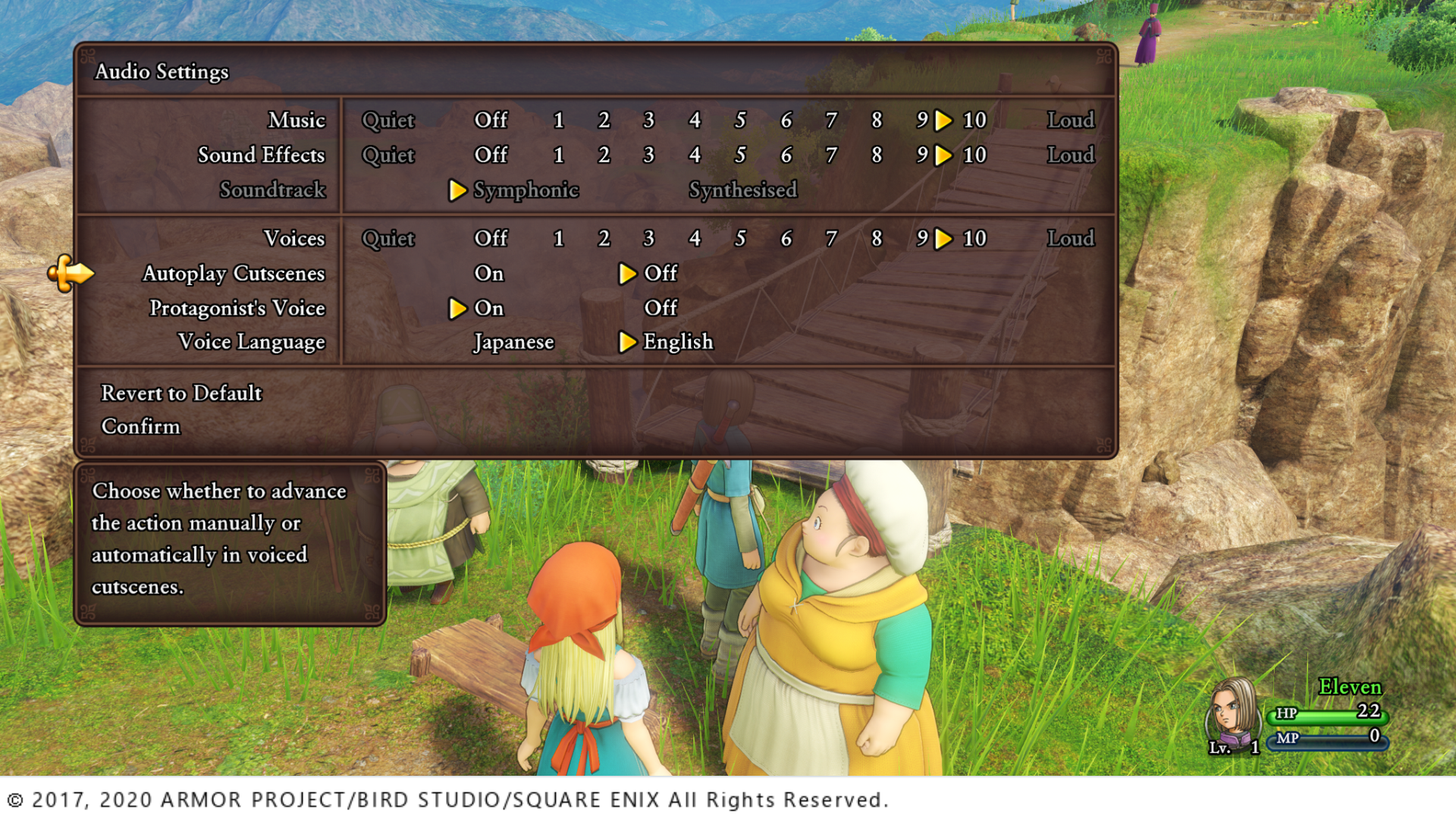Screen dimensions: 1456x819
Task: Select the Synthesised soundtrack option
Action: pos(742,190)
